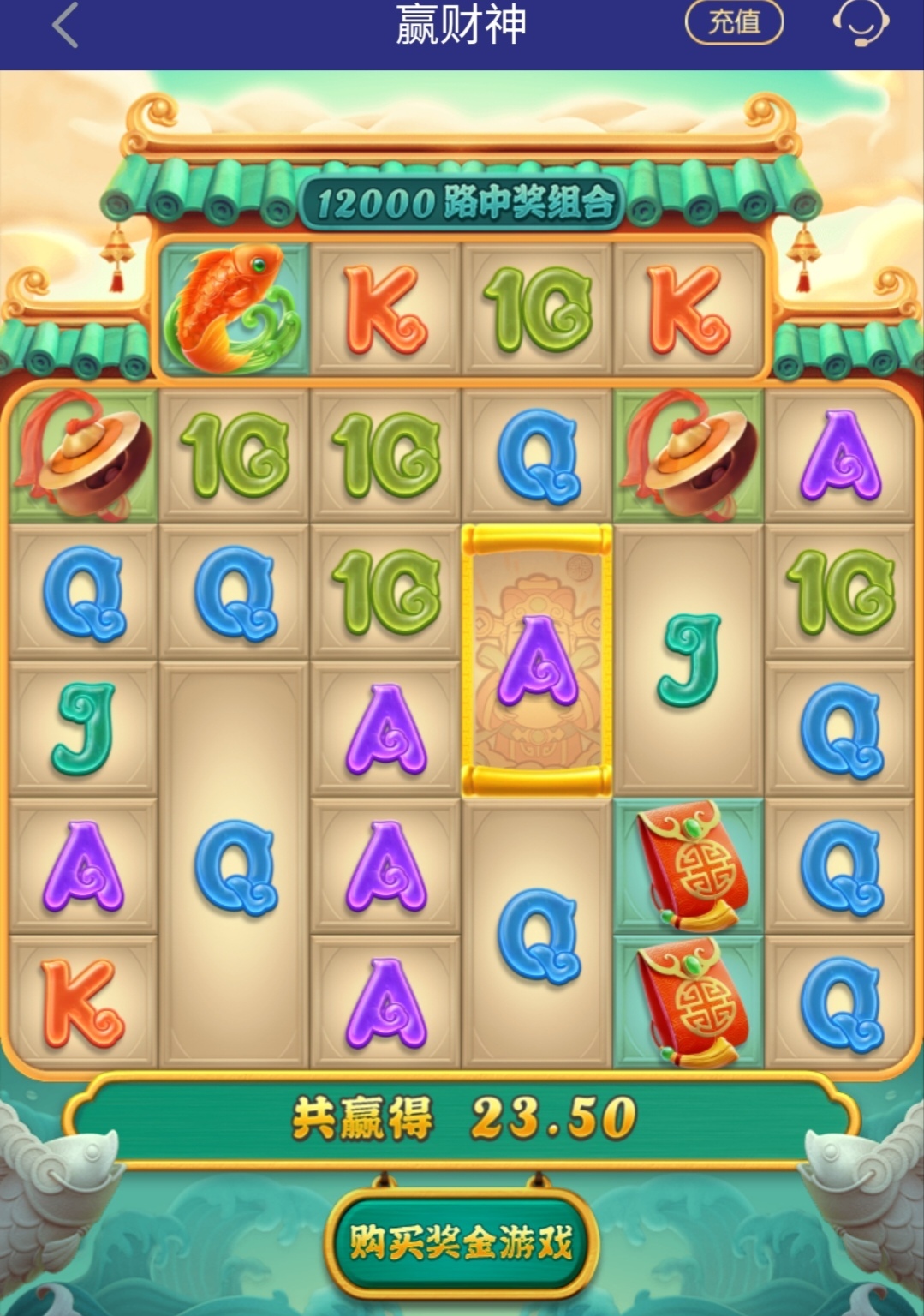This screenshot has width=924, height=1316.
Task: Contact customer service via headset icon
Action: click(861, 23)
